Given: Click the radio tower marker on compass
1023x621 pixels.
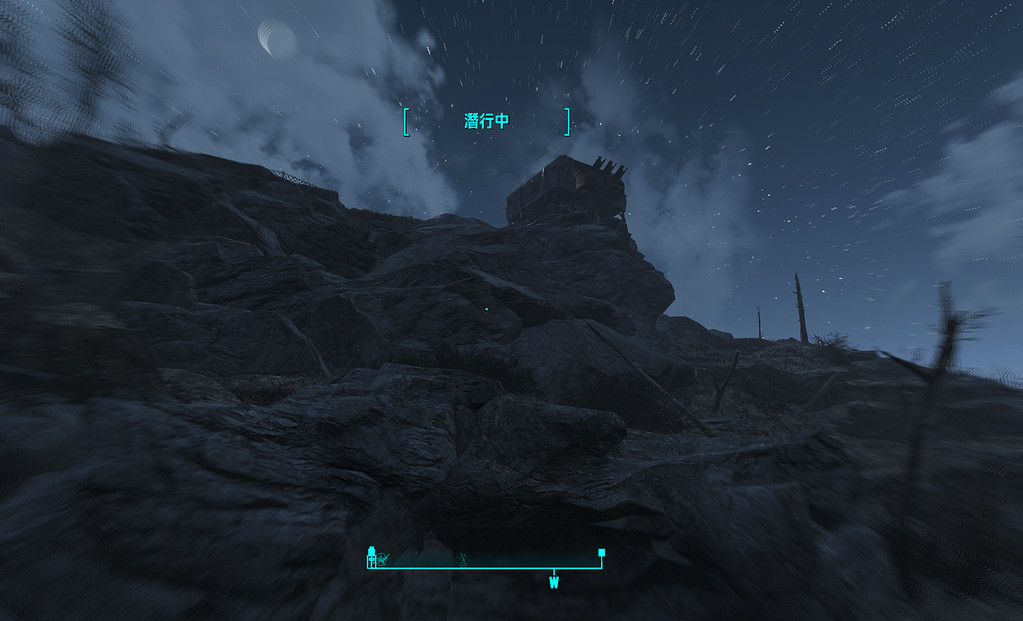Looking at the screenshot, I should [x=463, y=559].
